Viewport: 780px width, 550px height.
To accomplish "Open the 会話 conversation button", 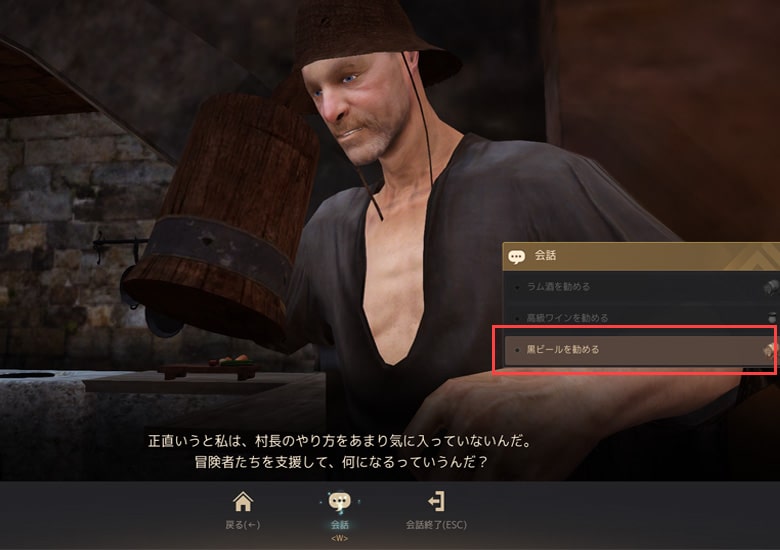I will point(340,508).
